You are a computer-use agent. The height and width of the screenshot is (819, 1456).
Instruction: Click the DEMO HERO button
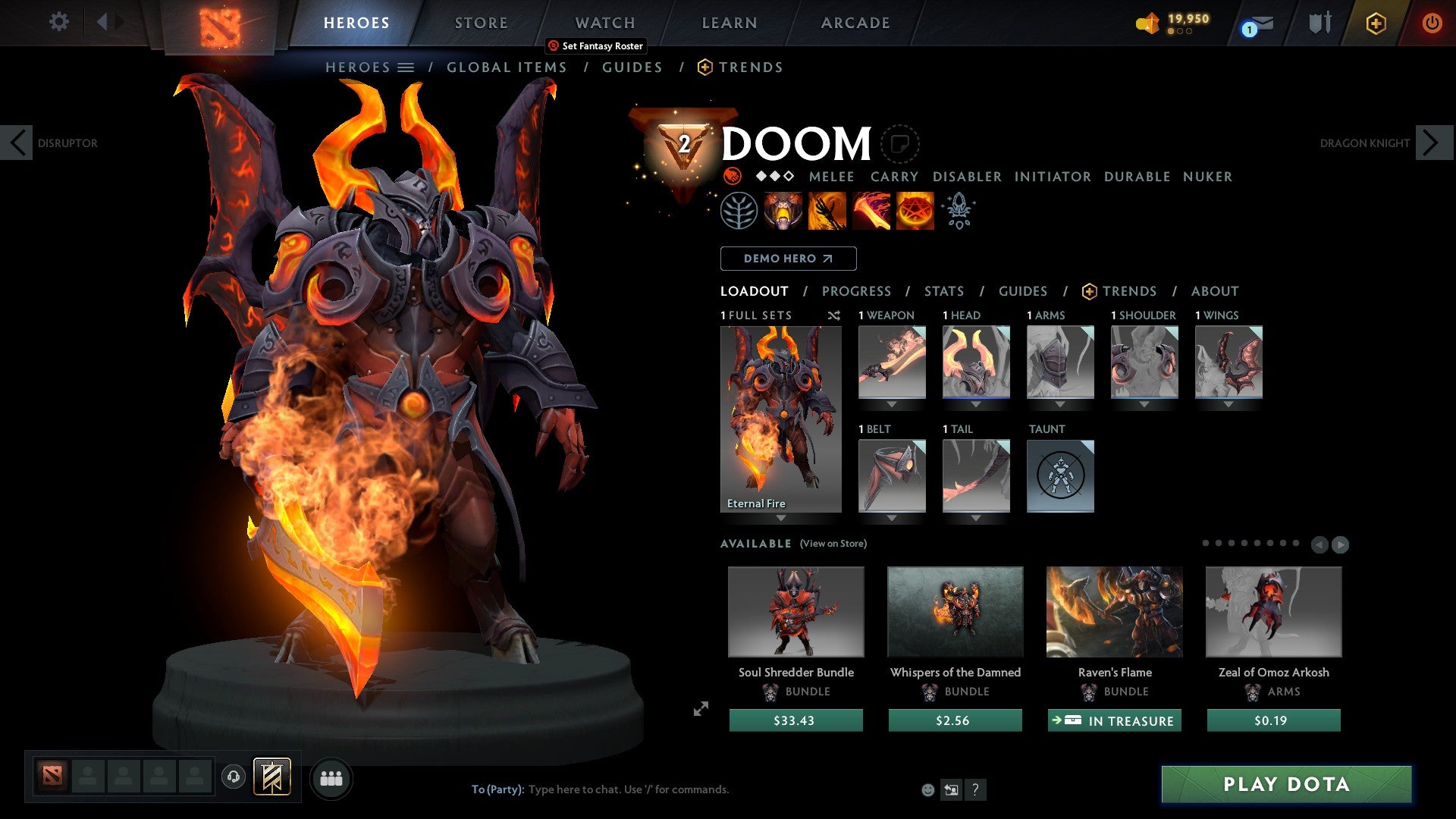click(x=787, y=259)
